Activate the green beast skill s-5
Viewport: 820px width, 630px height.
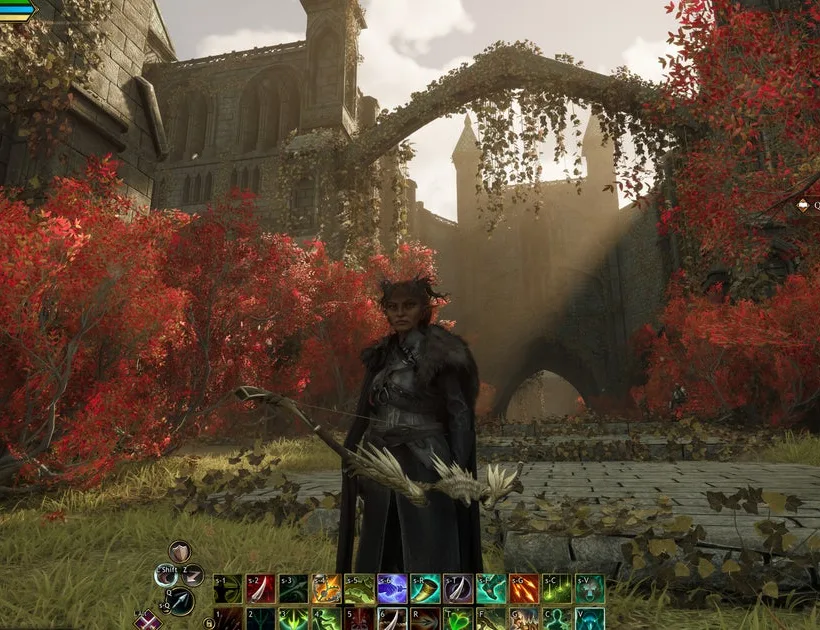click(359, 589)
